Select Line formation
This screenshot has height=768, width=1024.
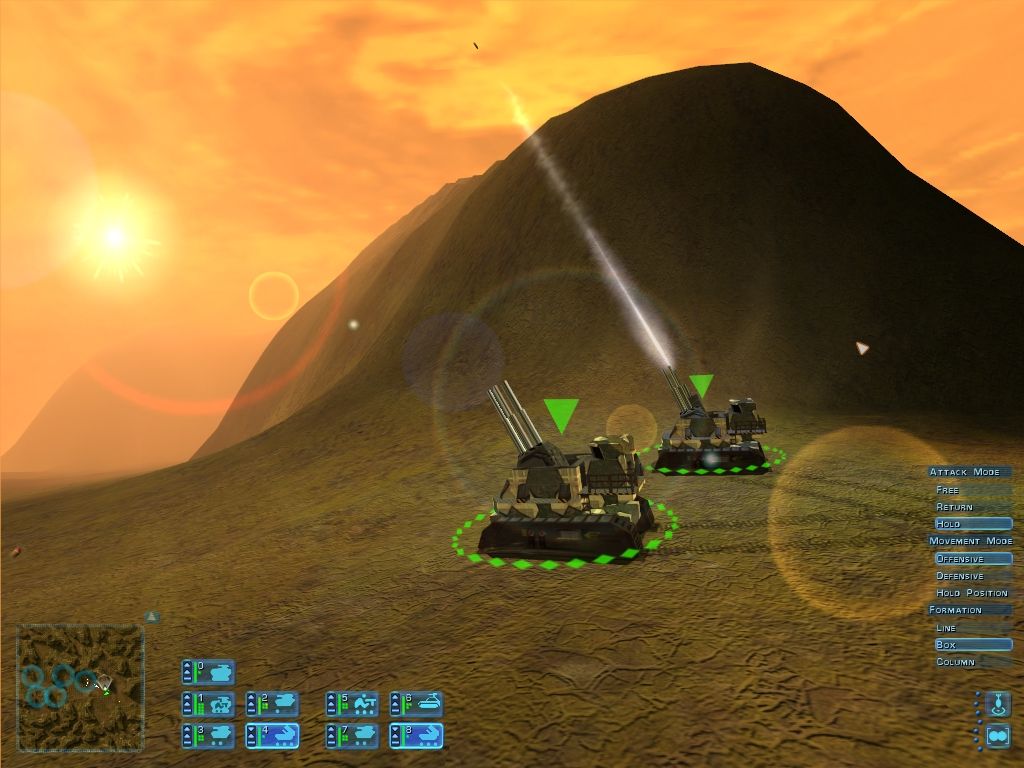(x=946, y=628)
